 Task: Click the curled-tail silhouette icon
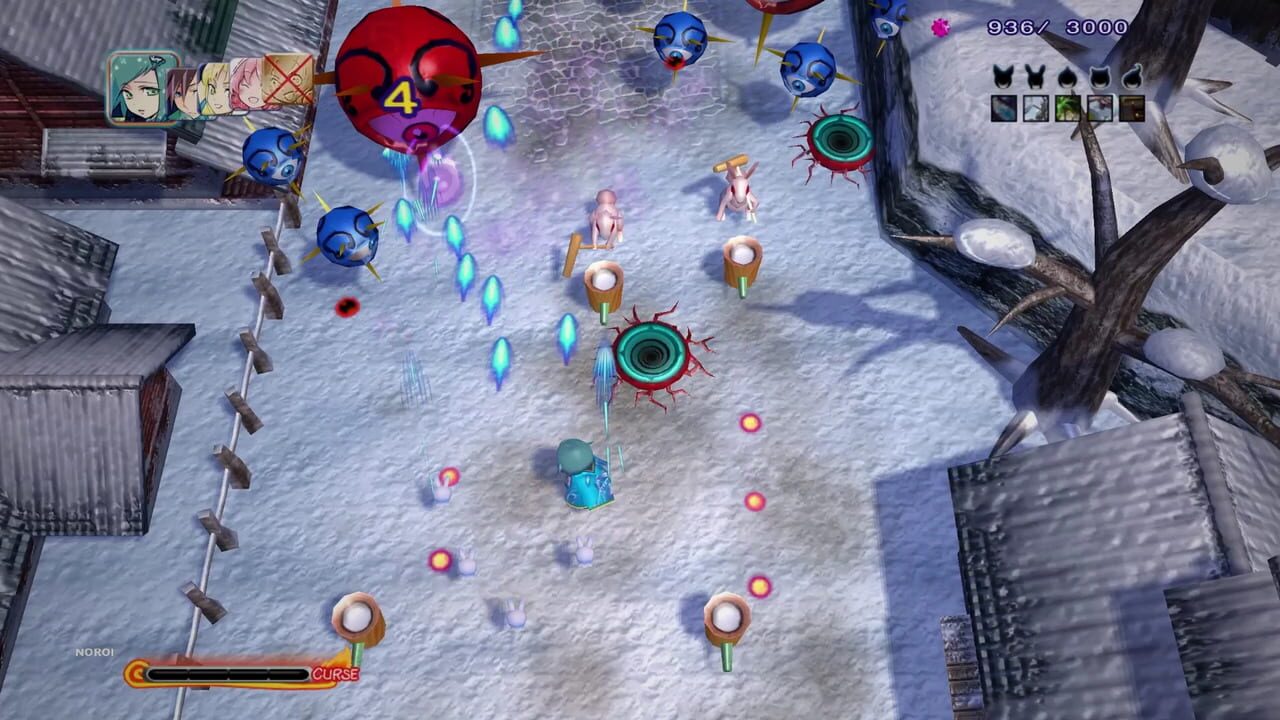(x=1130, y=76)
